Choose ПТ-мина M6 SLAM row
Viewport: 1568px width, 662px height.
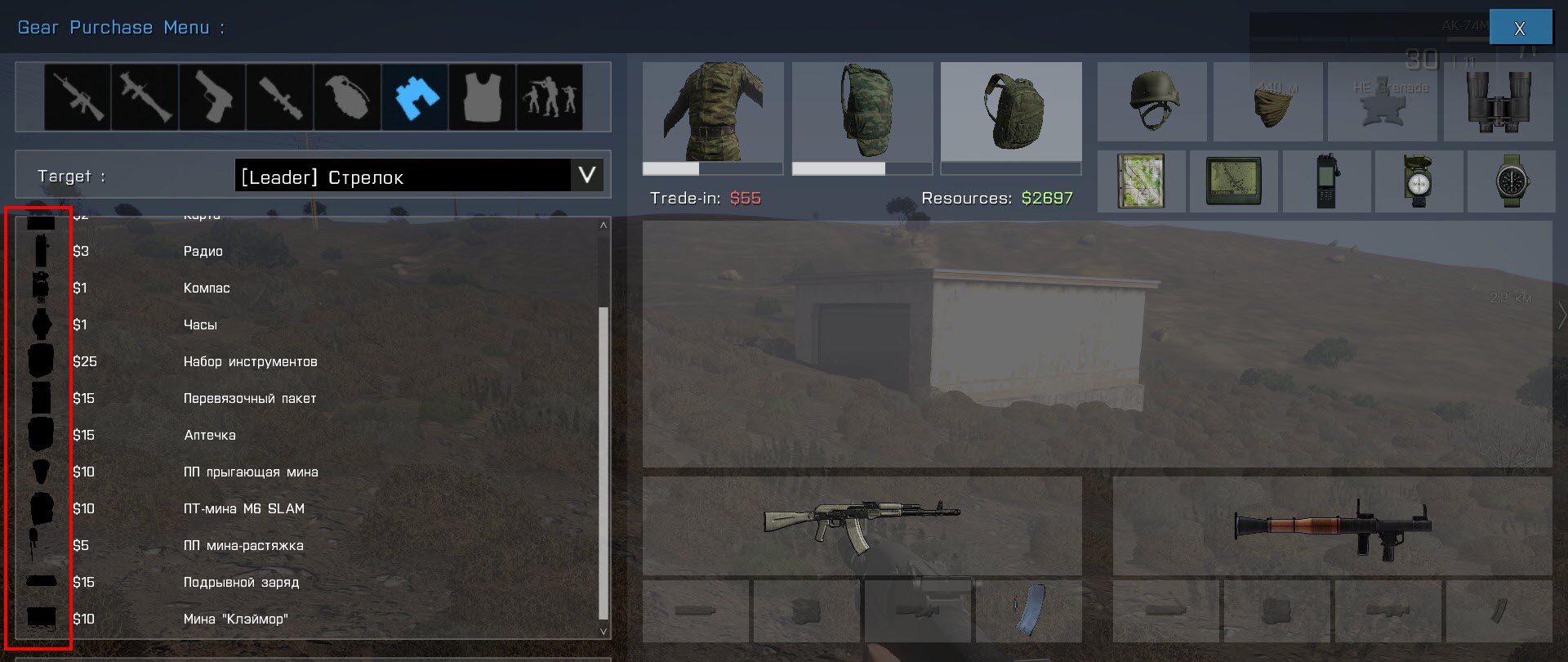tap(243, 509)
